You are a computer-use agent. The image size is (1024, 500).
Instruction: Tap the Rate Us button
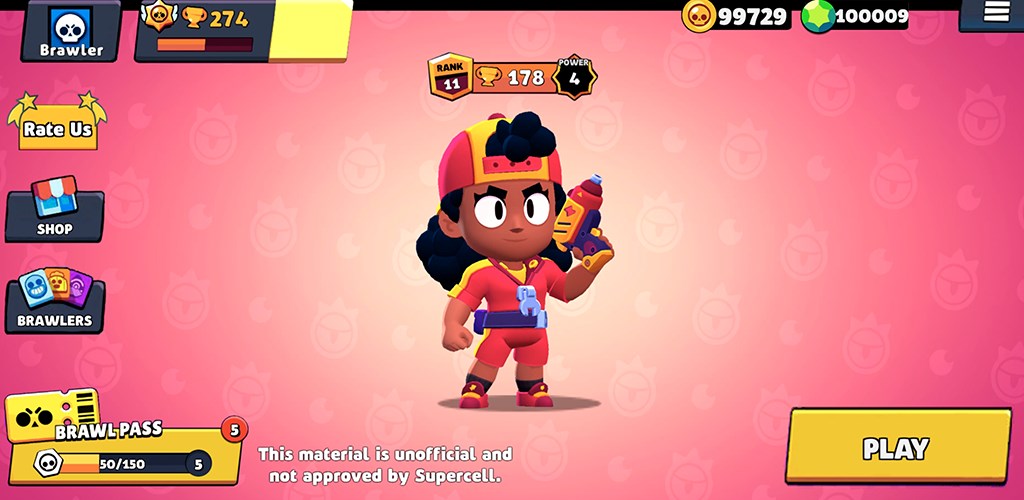click(58, 127)
